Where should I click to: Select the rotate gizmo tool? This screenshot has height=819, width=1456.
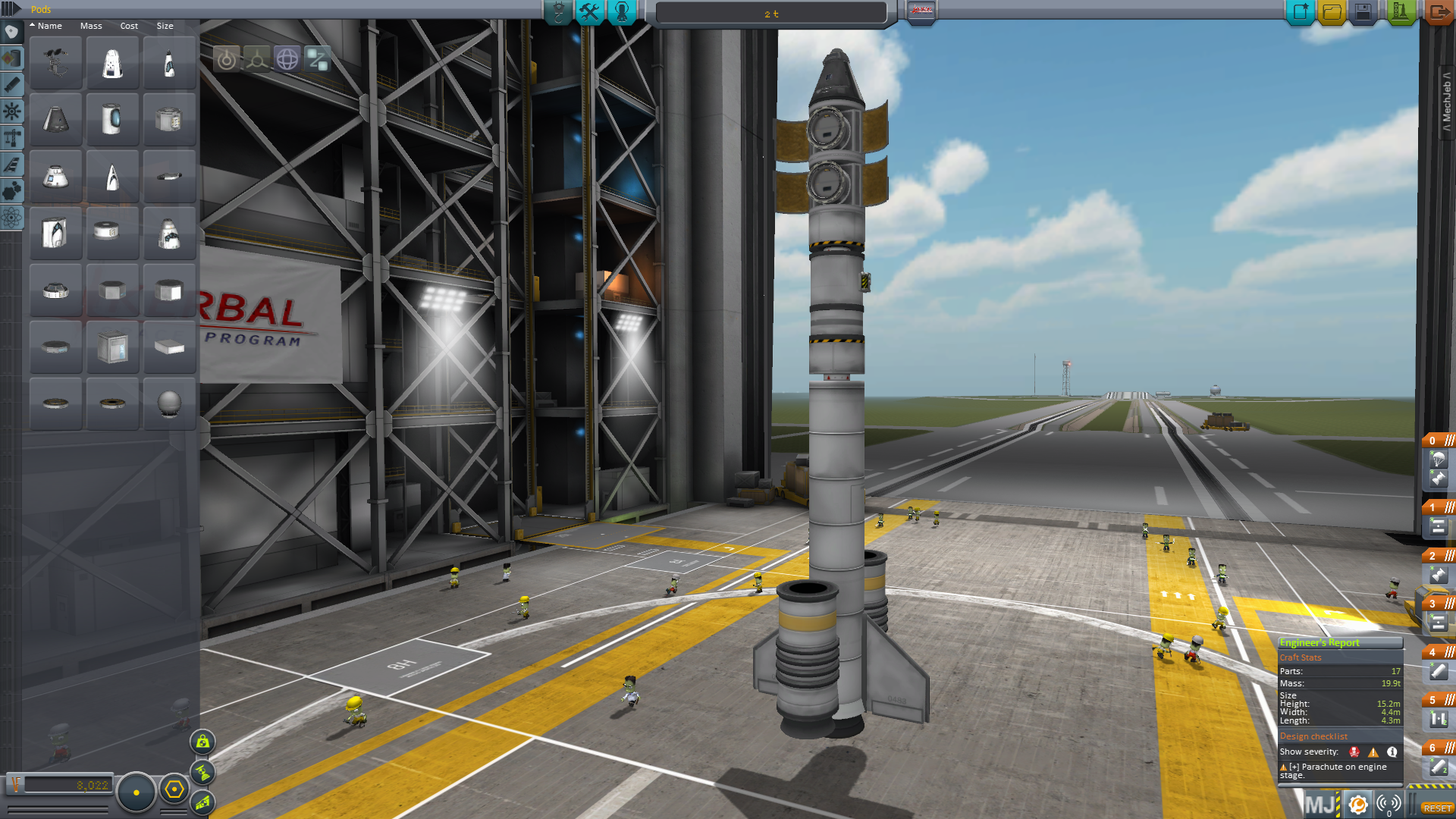point(287,59)
